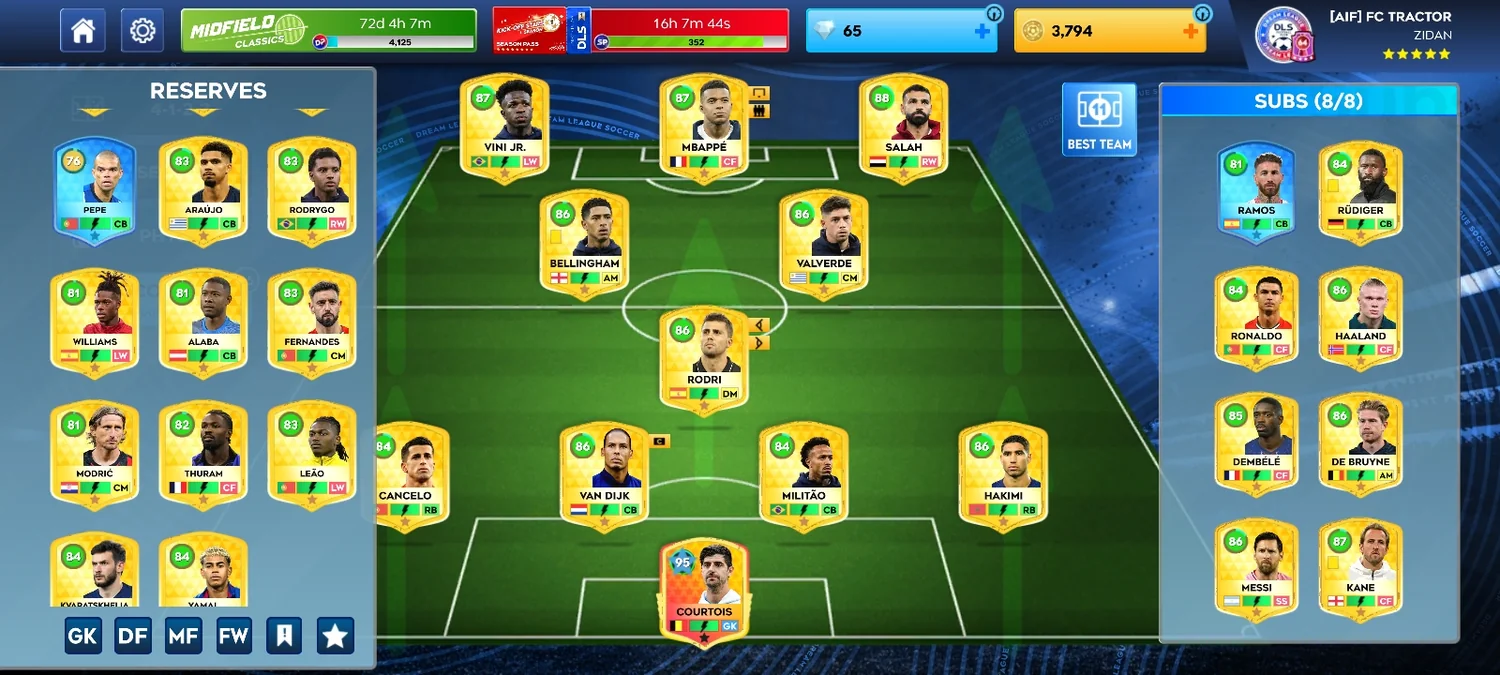The width and height of the screenshot is (1500, 675).
Task: Open the FC Tractor club profile badge
Action: (1284, 33)
